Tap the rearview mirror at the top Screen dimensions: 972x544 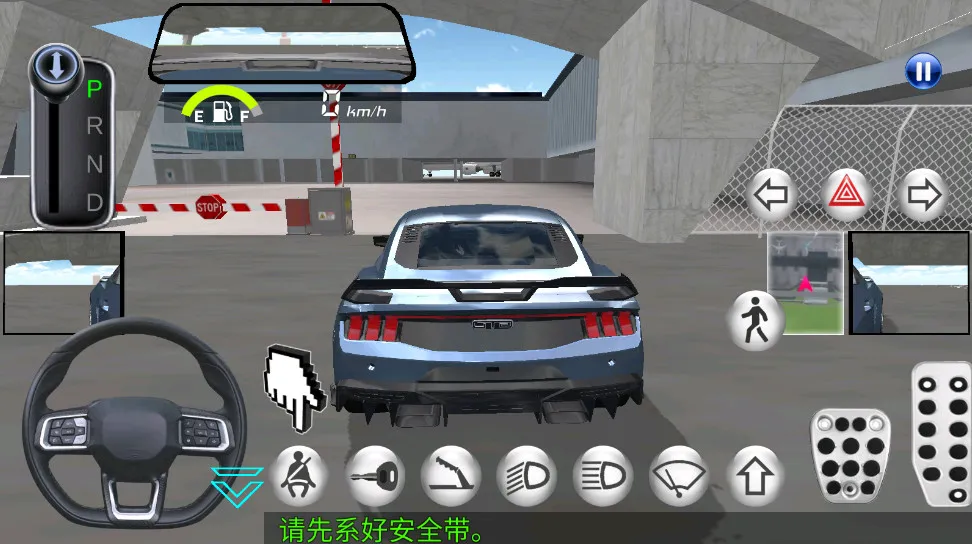coord(283,44)
